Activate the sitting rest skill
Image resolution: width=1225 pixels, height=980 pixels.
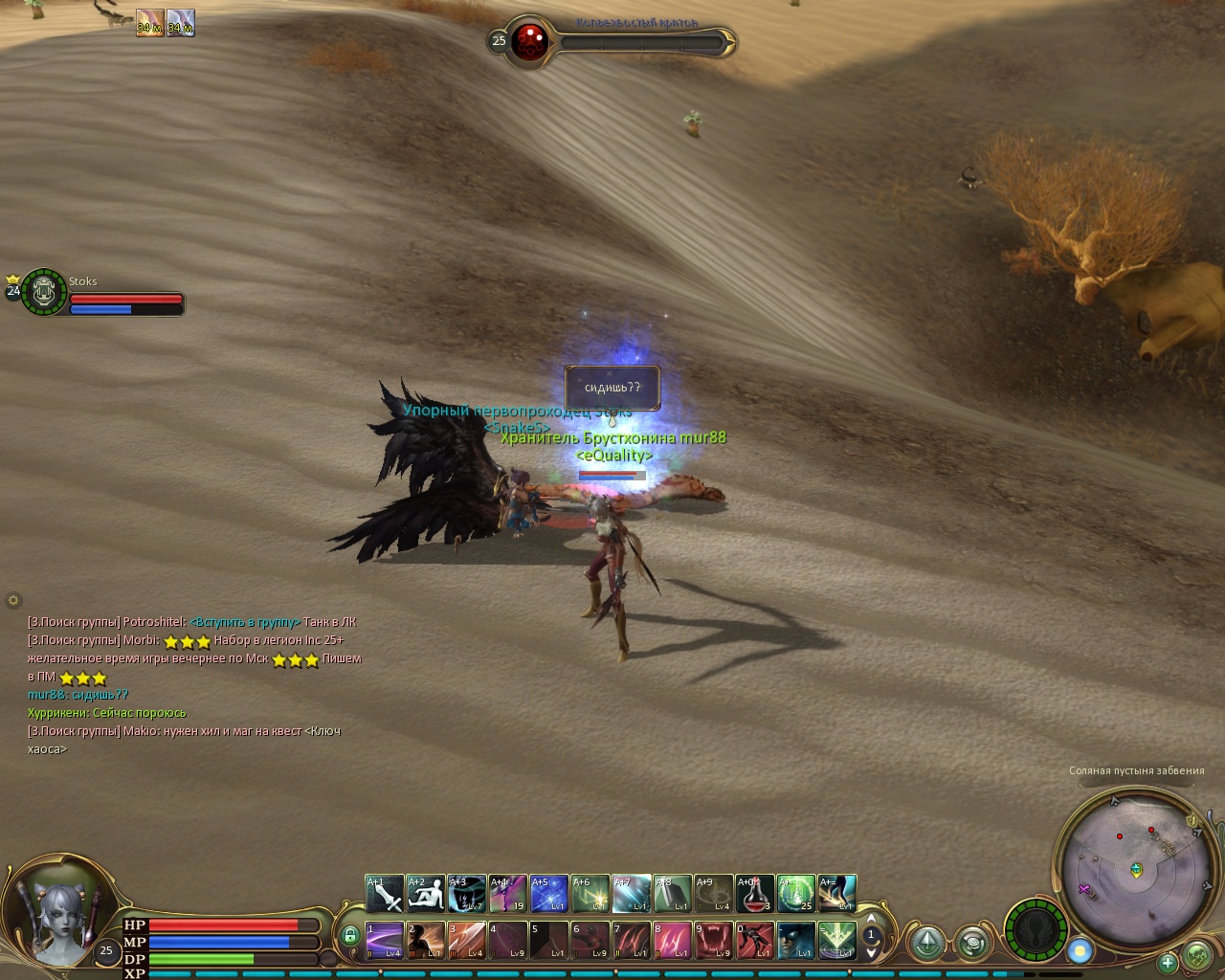pos(426,894)
